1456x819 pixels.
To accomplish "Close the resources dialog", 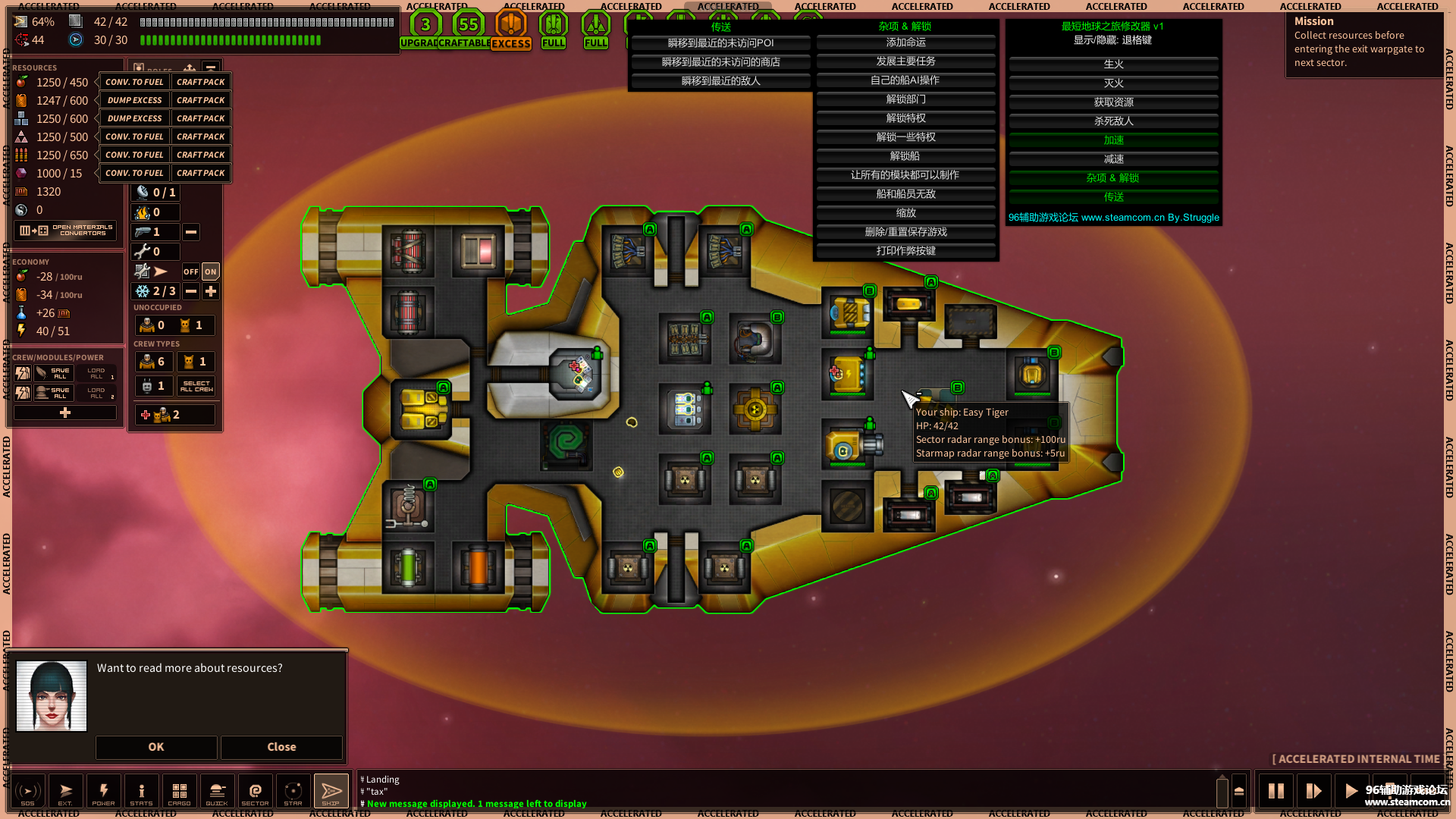I will [x=281, y=747].
